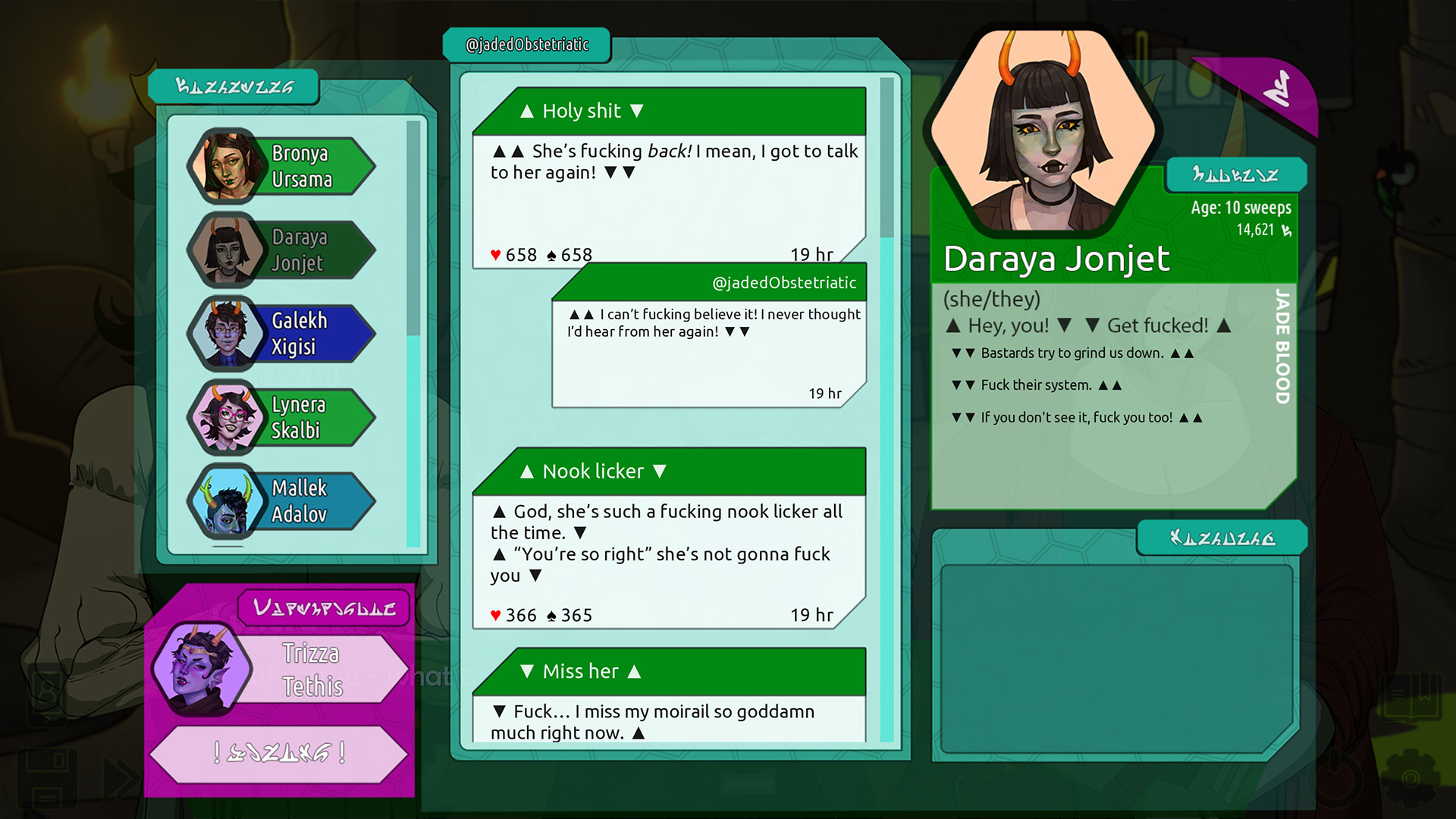Click the floppy disk save icon
Screen dimensions: 1456x819
point(47,779)
